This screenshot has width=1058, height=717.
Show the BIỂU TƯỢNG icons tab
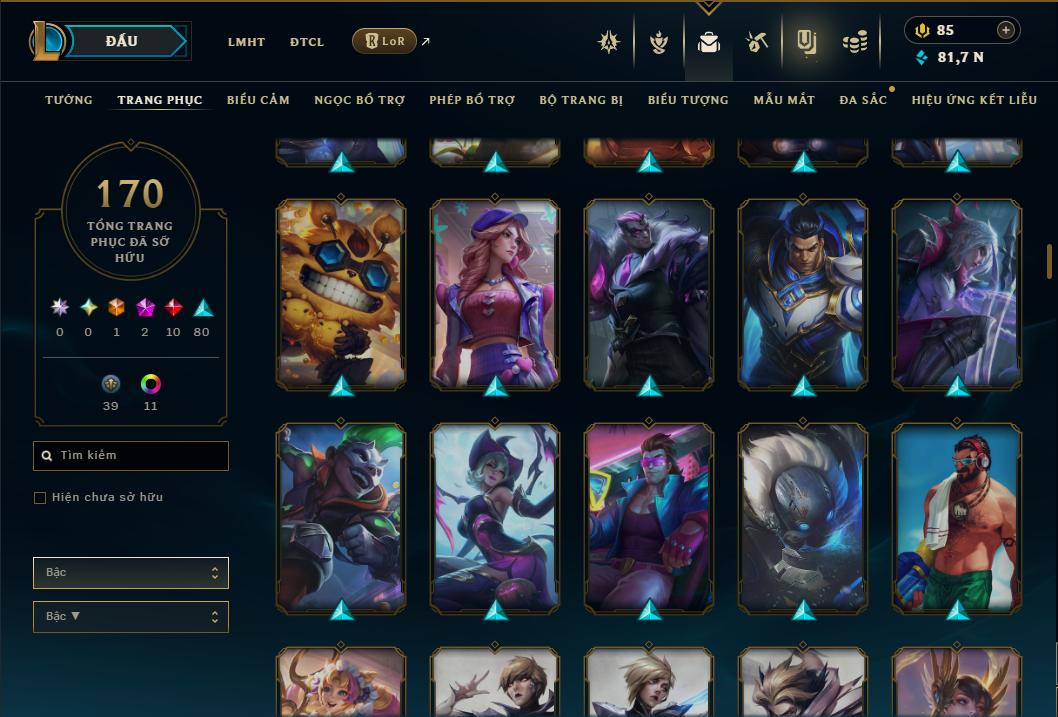(688, 100)
